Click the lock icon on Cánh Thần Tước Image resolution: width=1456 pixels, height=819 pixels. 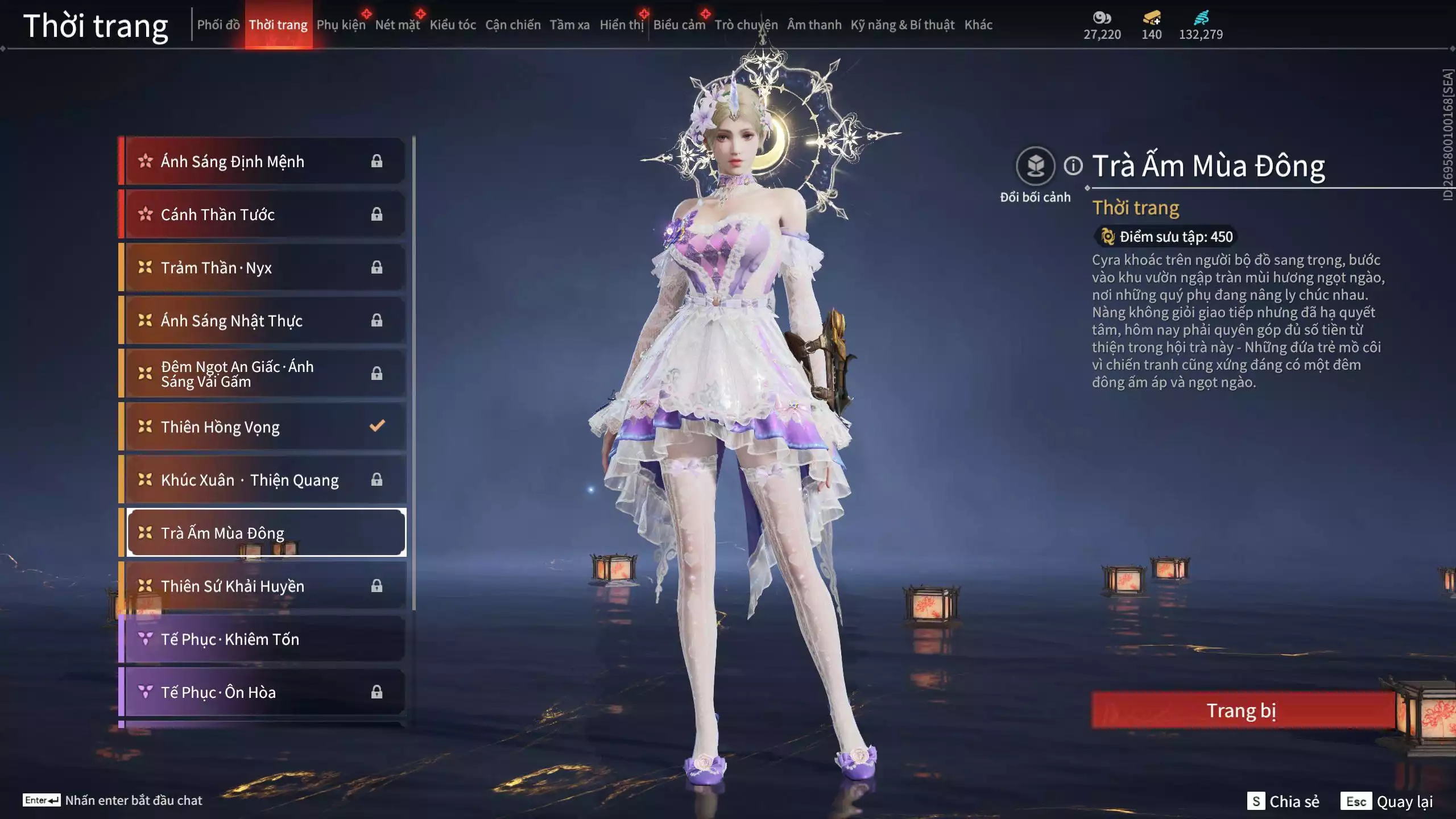tap(377, 214)
